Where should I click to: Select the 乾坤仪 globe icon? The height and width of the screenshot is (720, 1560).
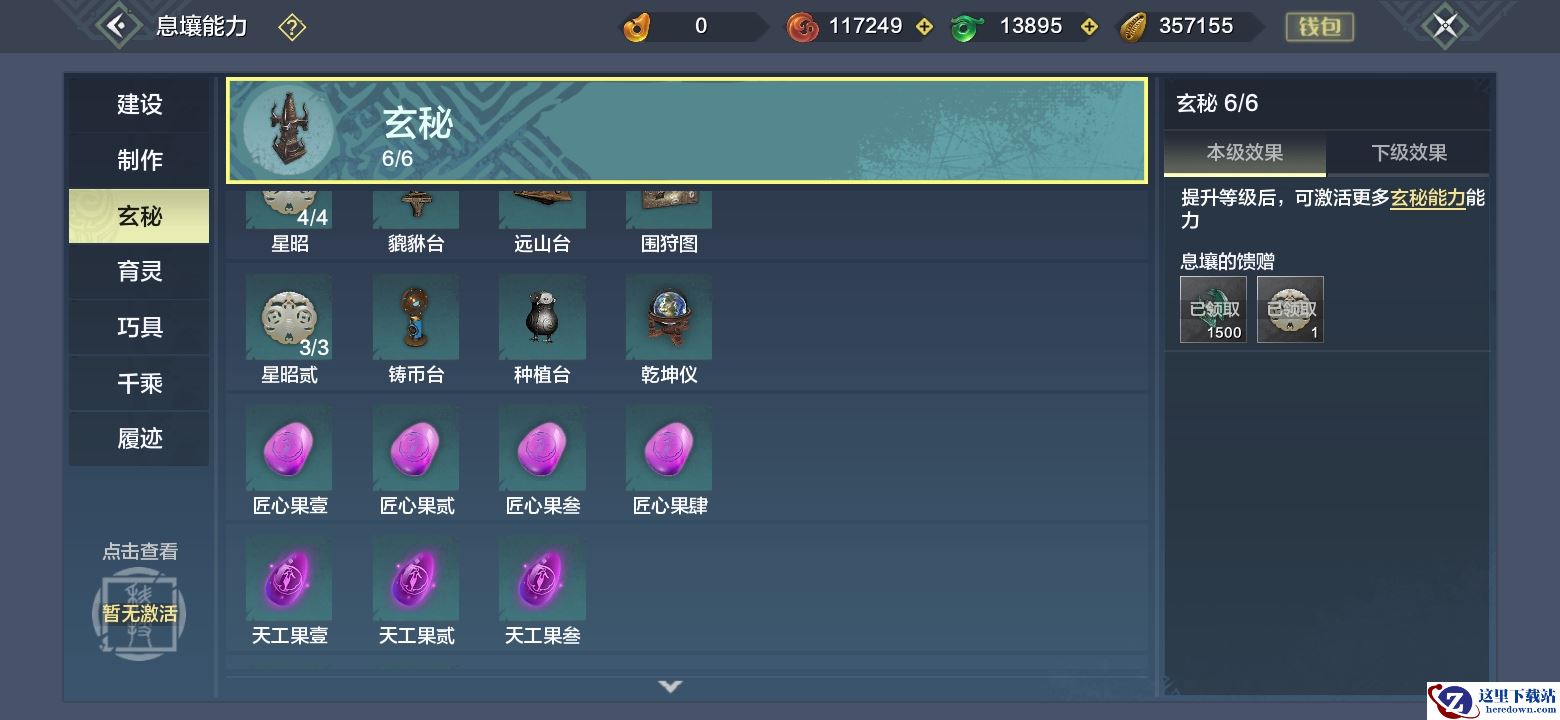[x=669, y=318]
